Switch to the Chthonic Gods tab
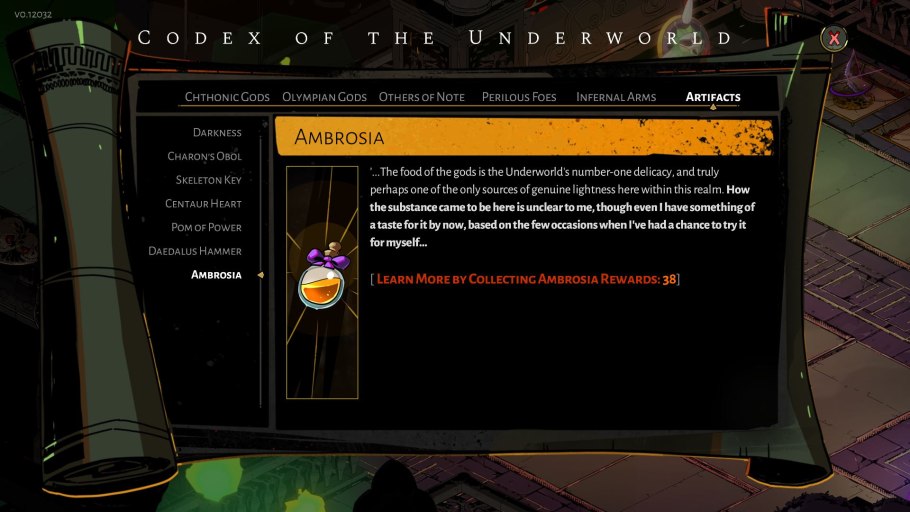 [227, 97]
